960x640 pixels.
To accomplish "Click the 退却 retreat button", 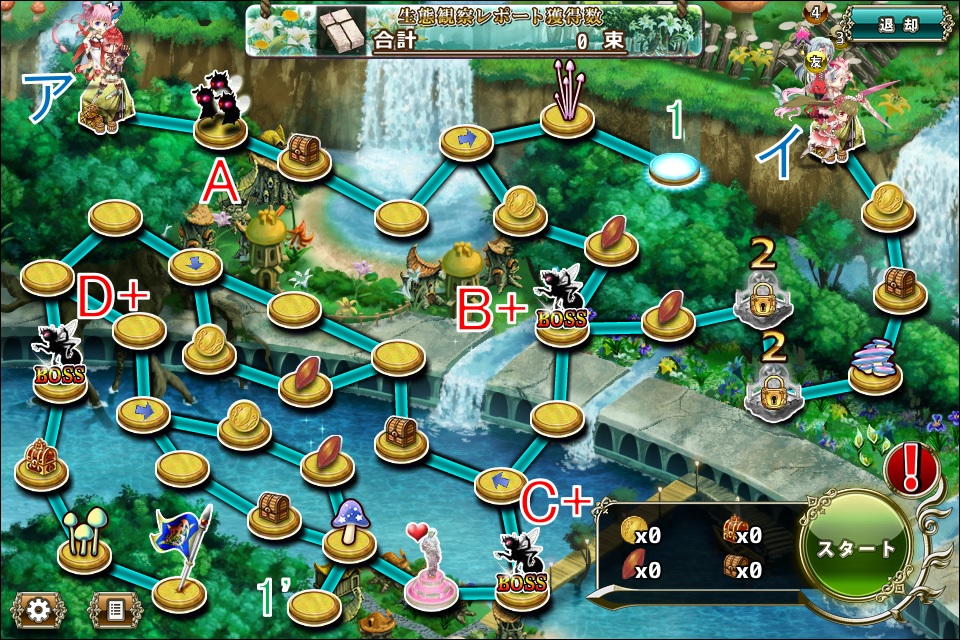I will point(897,24).
